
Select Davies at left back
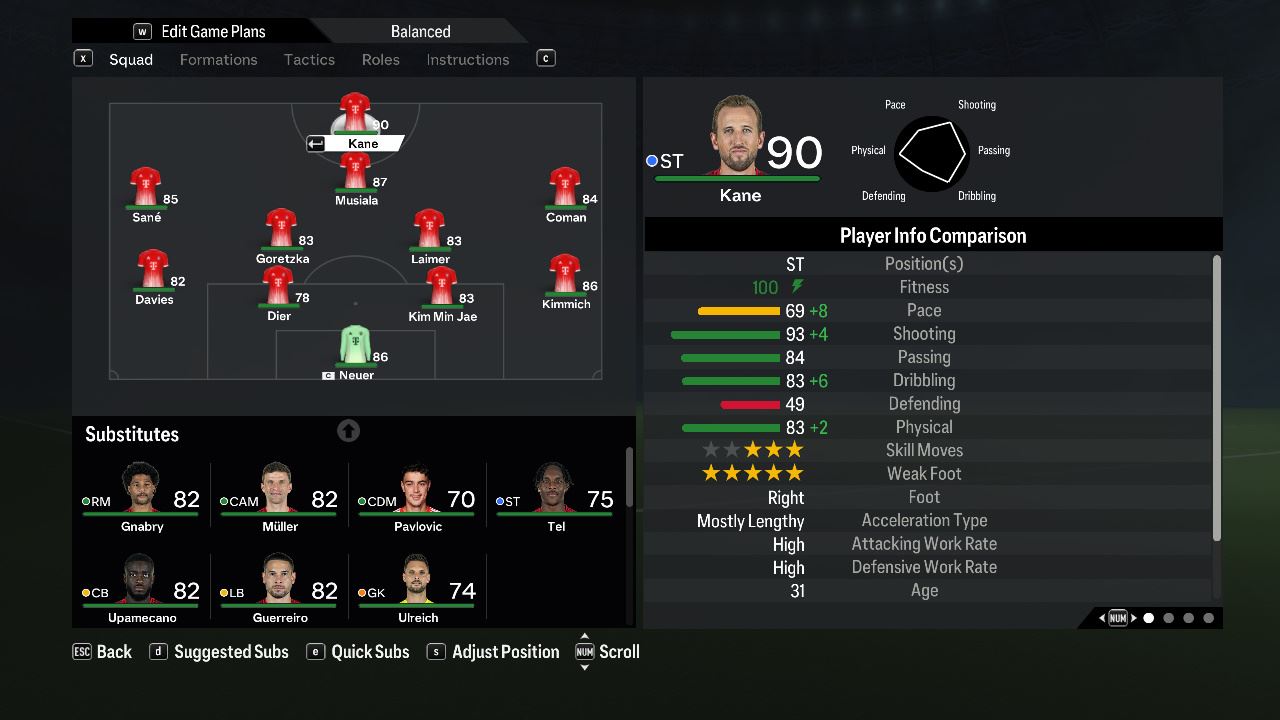[x=153, y=276]
